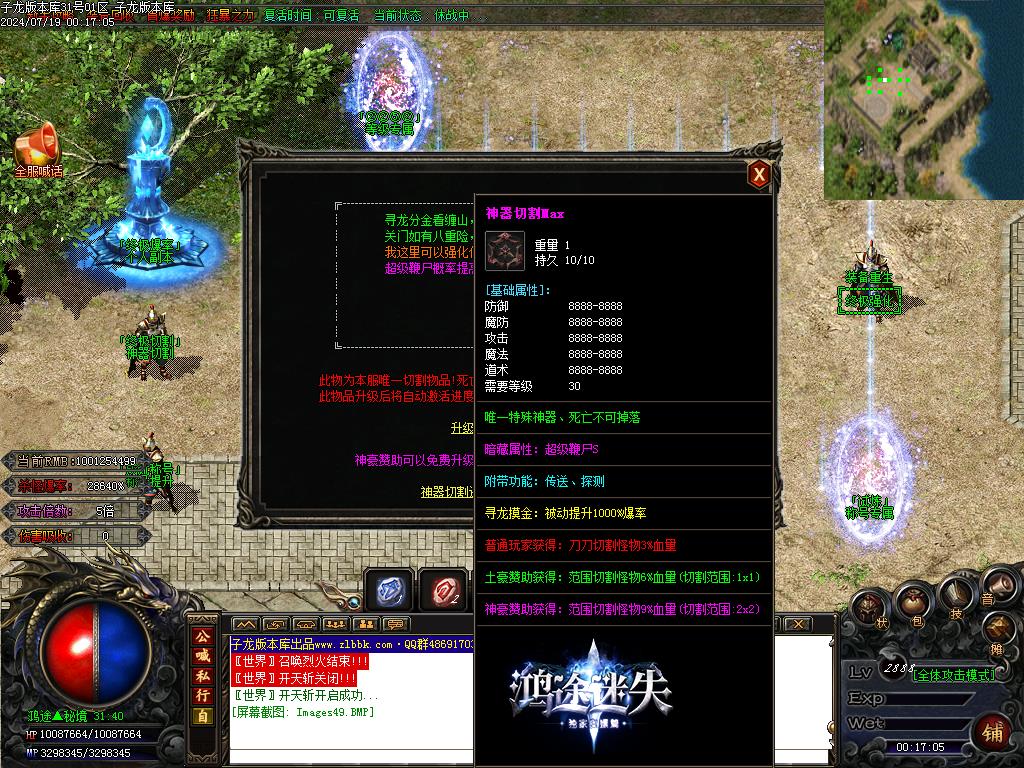Use the red rune hotbar slot

pos(442,591)
